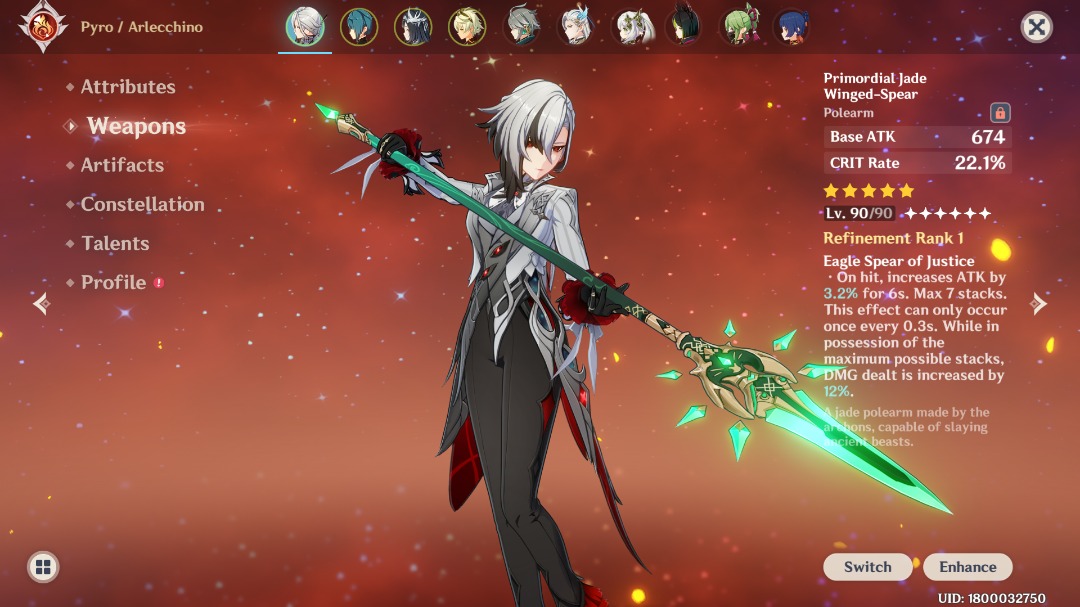Click the Switch weapon button

pos(867,567)
